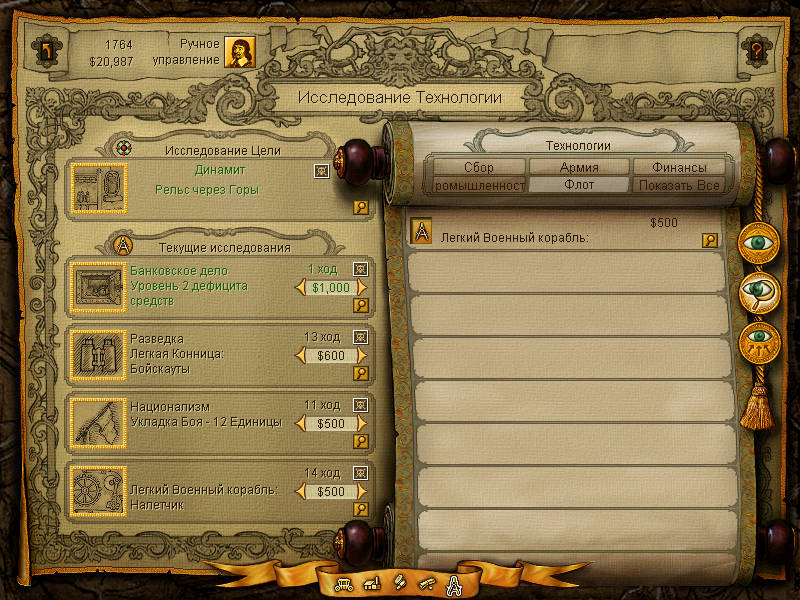Viewport: 800px width, 600px height.
Task: Select the Сбор technology category
Action: coord(479,167)
